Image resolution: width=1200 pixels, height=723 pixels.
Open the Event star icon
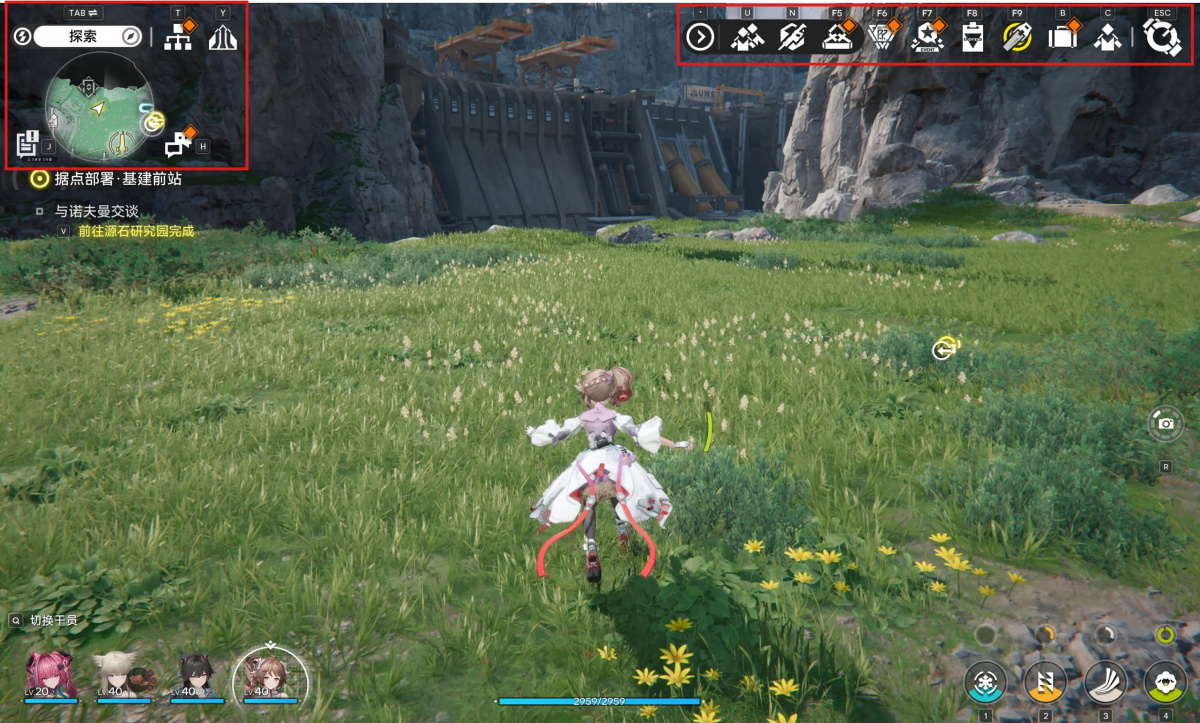coord(927,38)
